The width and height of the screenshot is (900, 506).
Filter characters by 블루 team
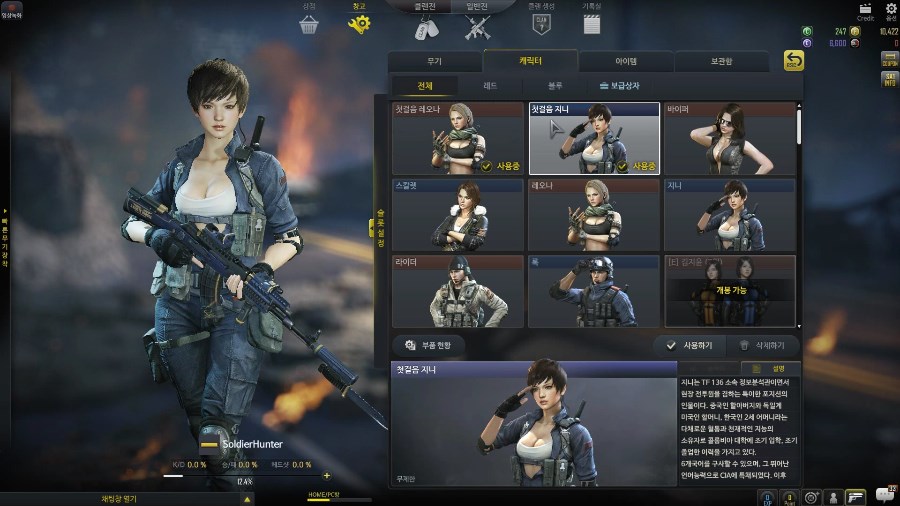click(x=555, y=87)
